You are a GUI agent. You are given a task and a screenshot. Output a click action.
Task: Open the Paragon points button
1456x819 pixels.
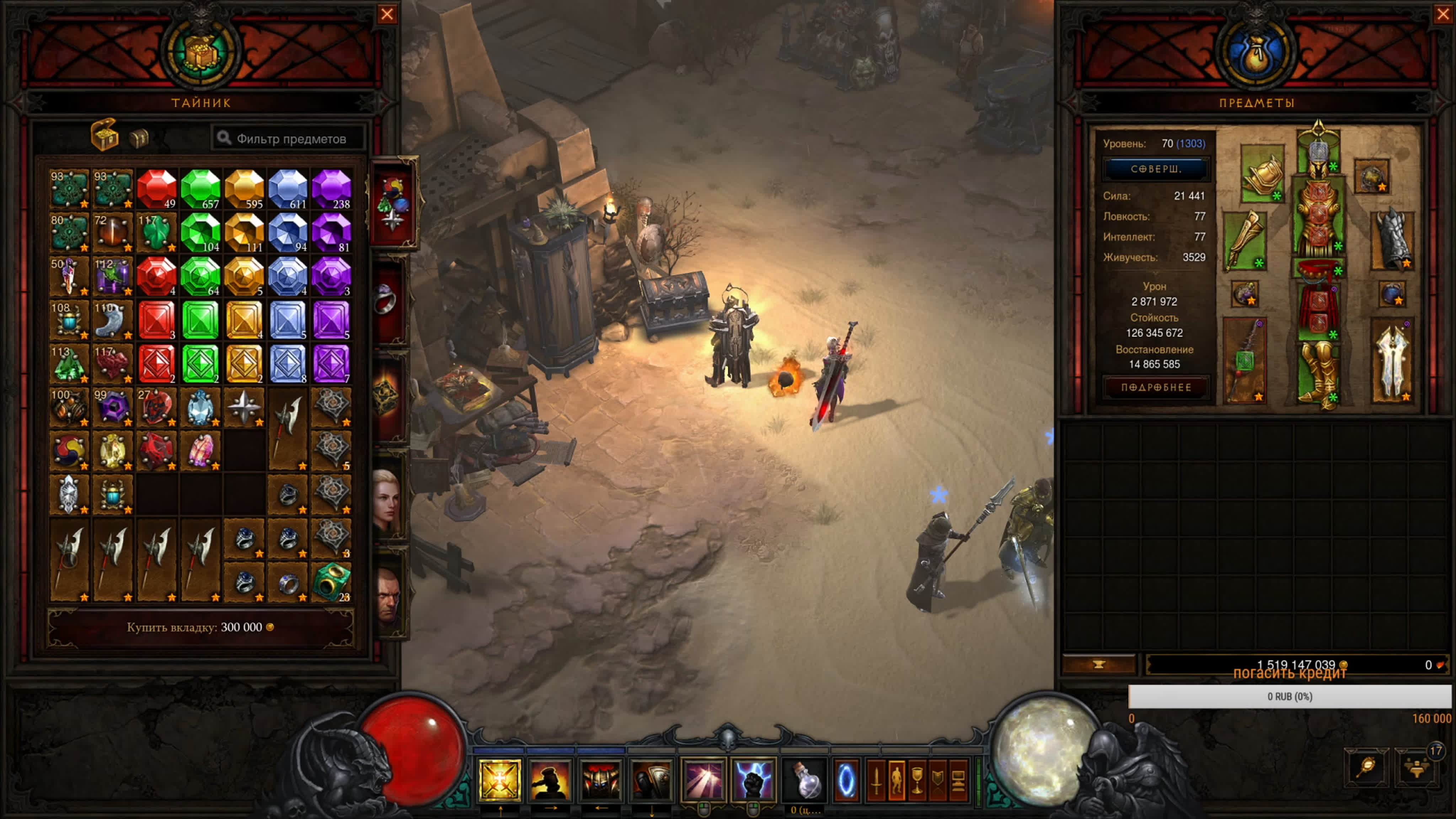pos(1155,169)
